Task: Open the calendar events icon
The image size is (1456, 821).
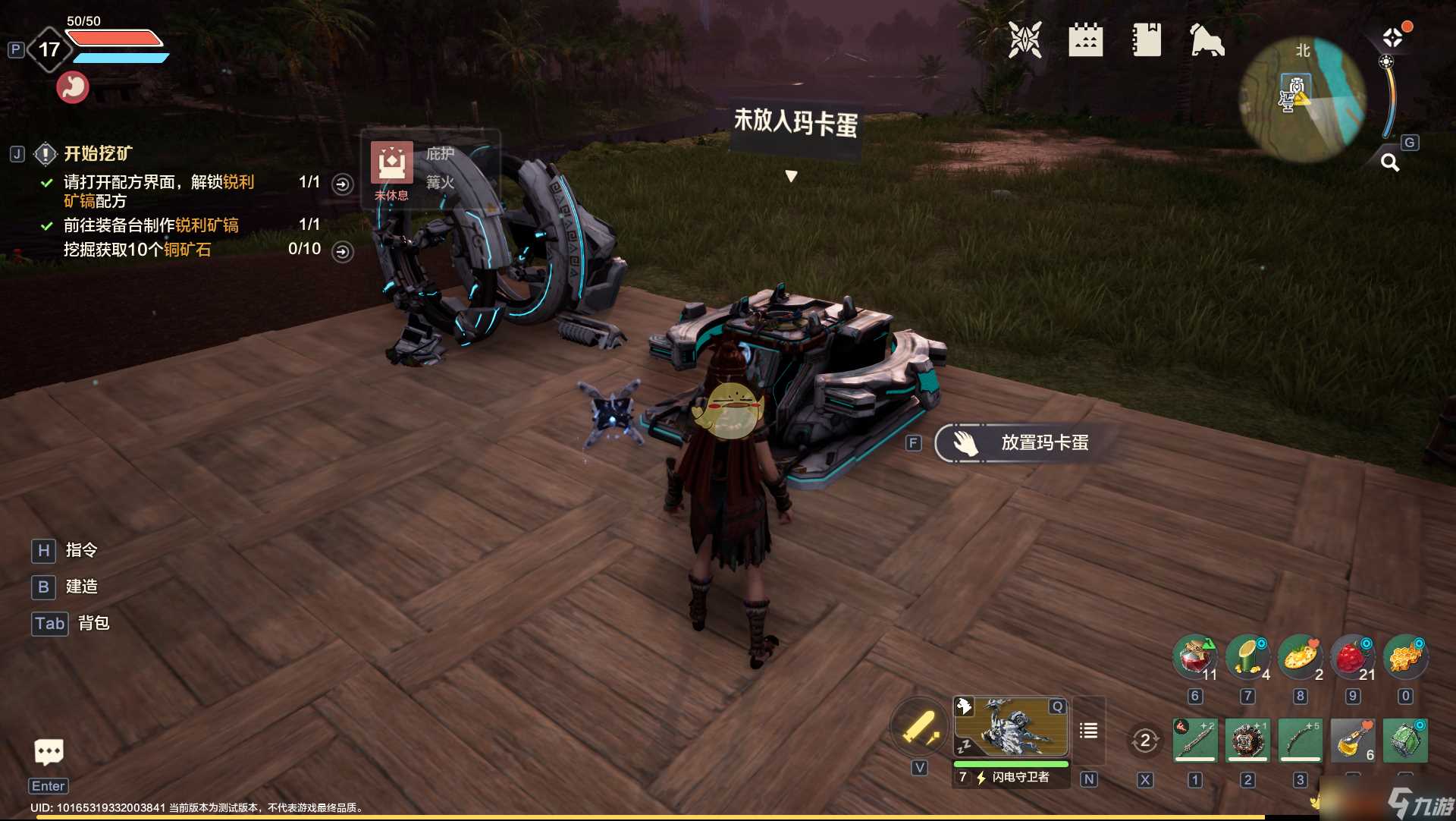Action: [1085, 39]
